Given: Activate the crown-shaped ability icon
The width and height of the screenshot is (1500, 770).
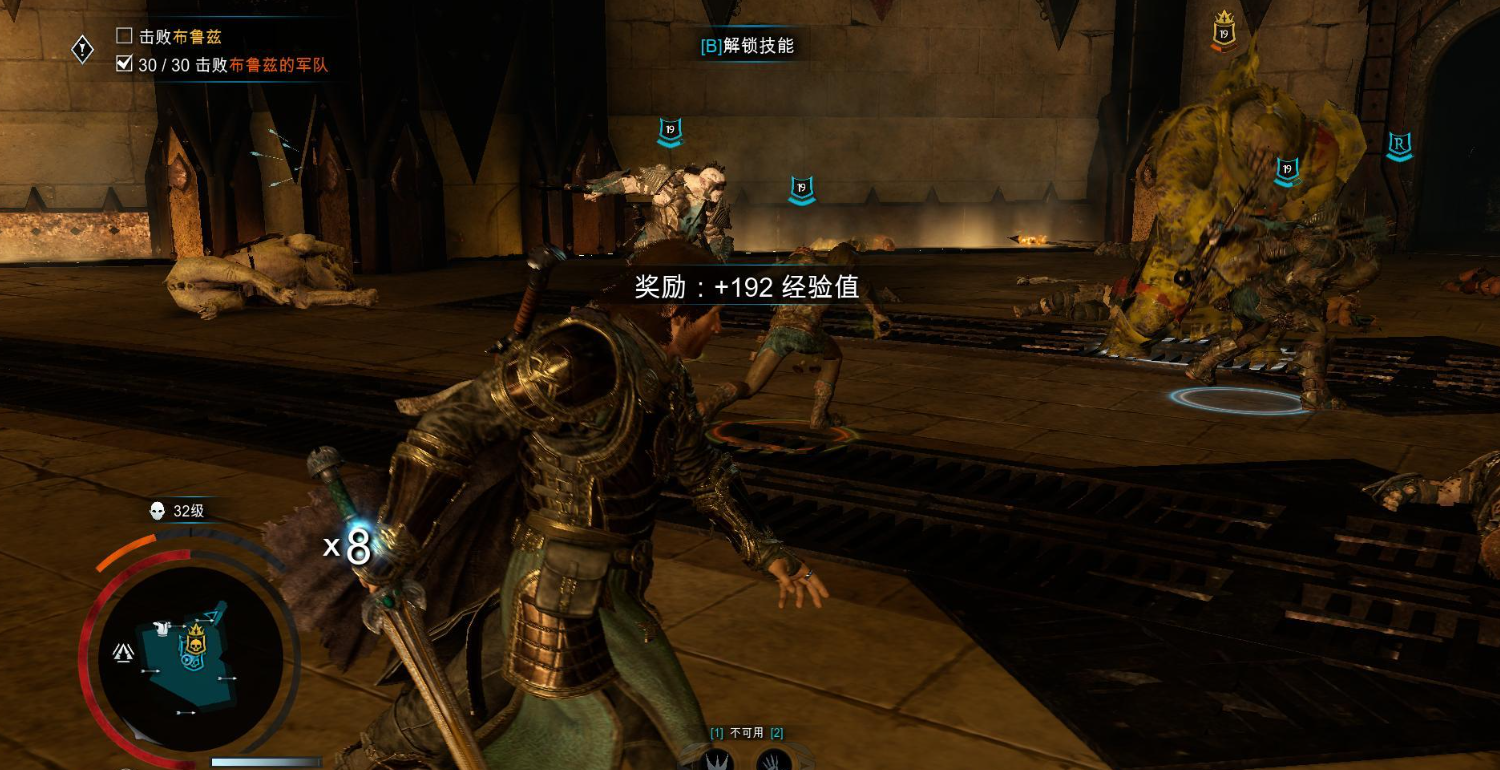Looking at the screenshot, I should tap(718, 760).
